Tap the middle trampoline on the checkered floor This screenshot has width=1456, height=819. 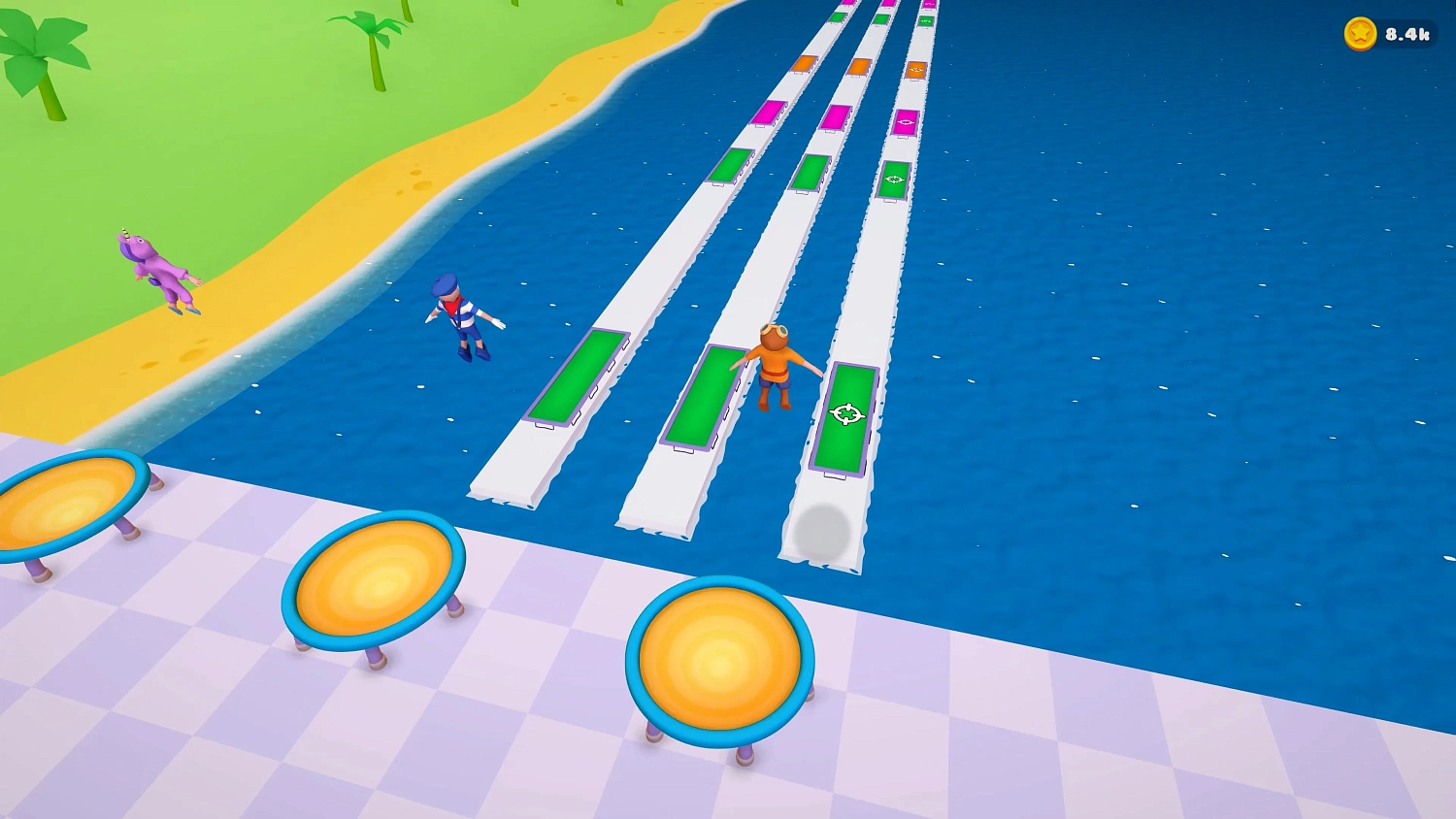pos(374,582)
